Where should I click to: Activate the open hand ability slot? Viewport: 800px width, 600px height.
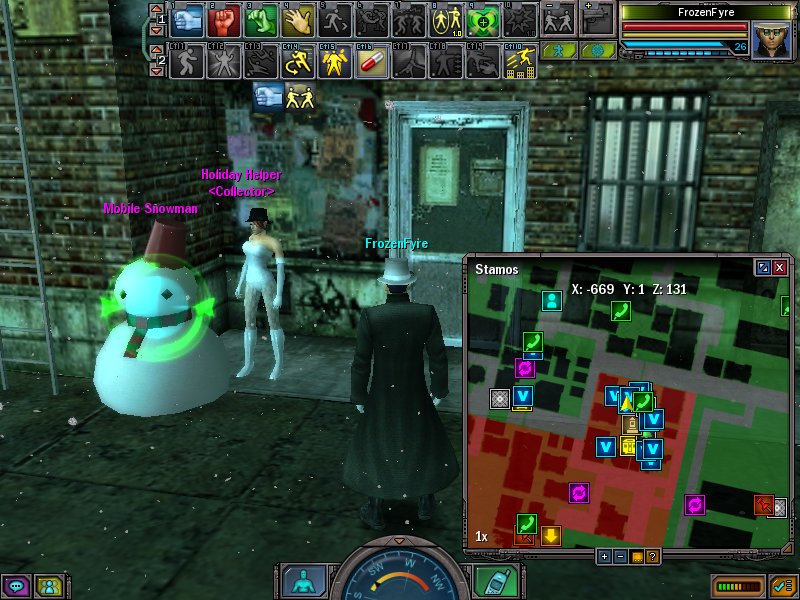coord(299,19)
